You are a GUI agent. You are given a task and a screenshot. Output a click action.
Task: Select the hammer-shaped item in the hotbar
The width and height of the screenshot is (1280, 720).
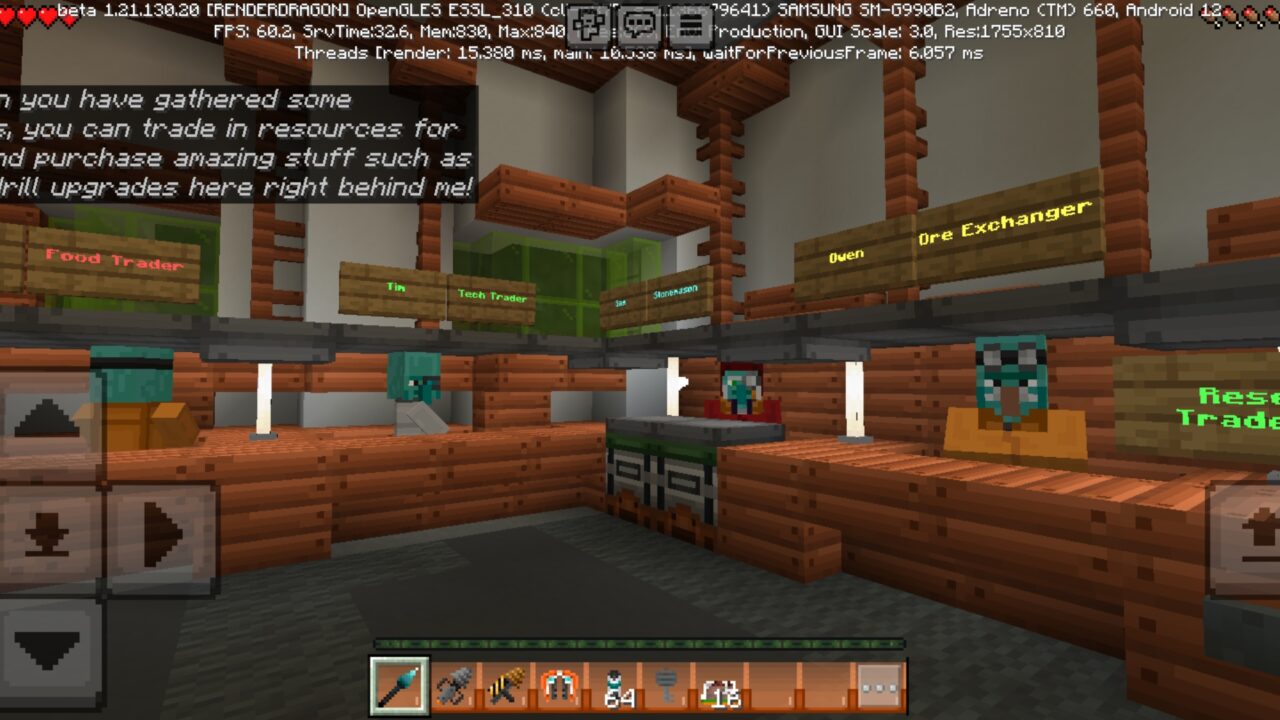tap(666, 684)
